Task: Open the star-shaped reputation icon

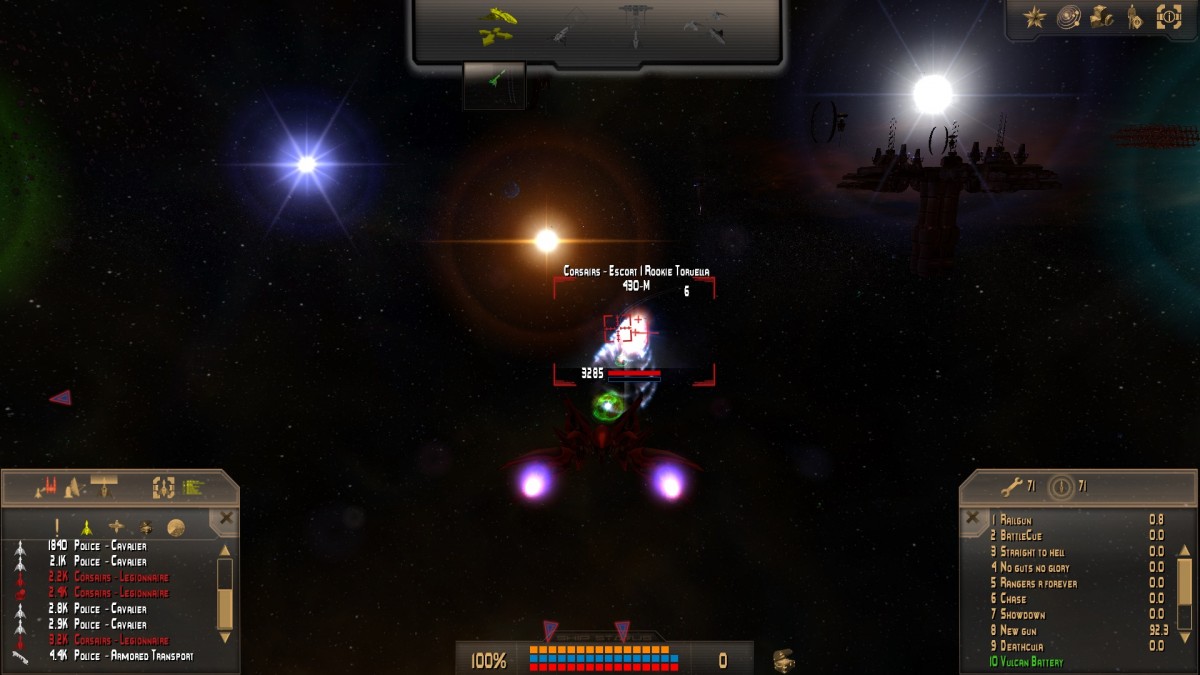Action: (x=1035, y=17)
